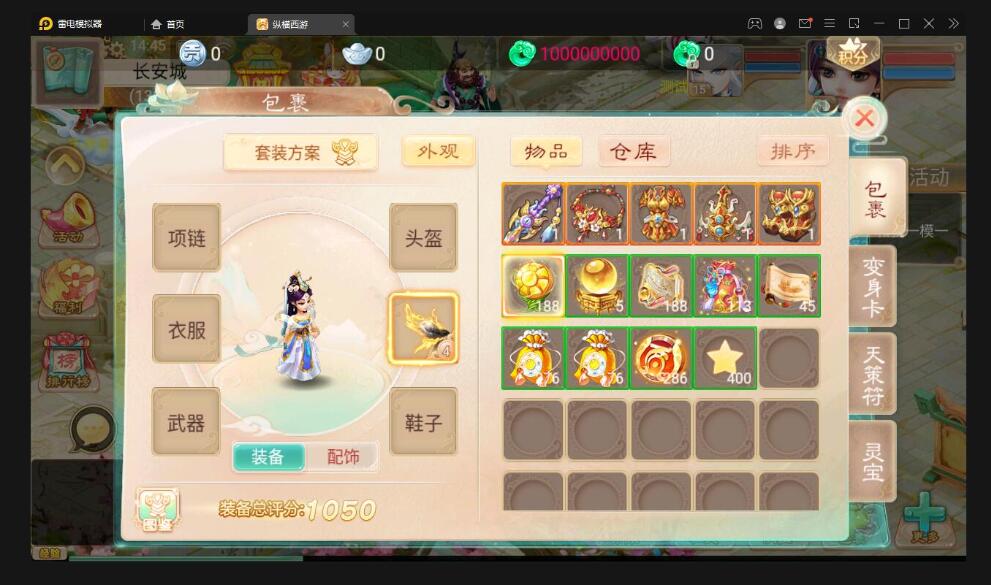This screenshot has width=991, height=585.
Task: Open the 灵宝 side tab
Action: [x=873, y=460]
